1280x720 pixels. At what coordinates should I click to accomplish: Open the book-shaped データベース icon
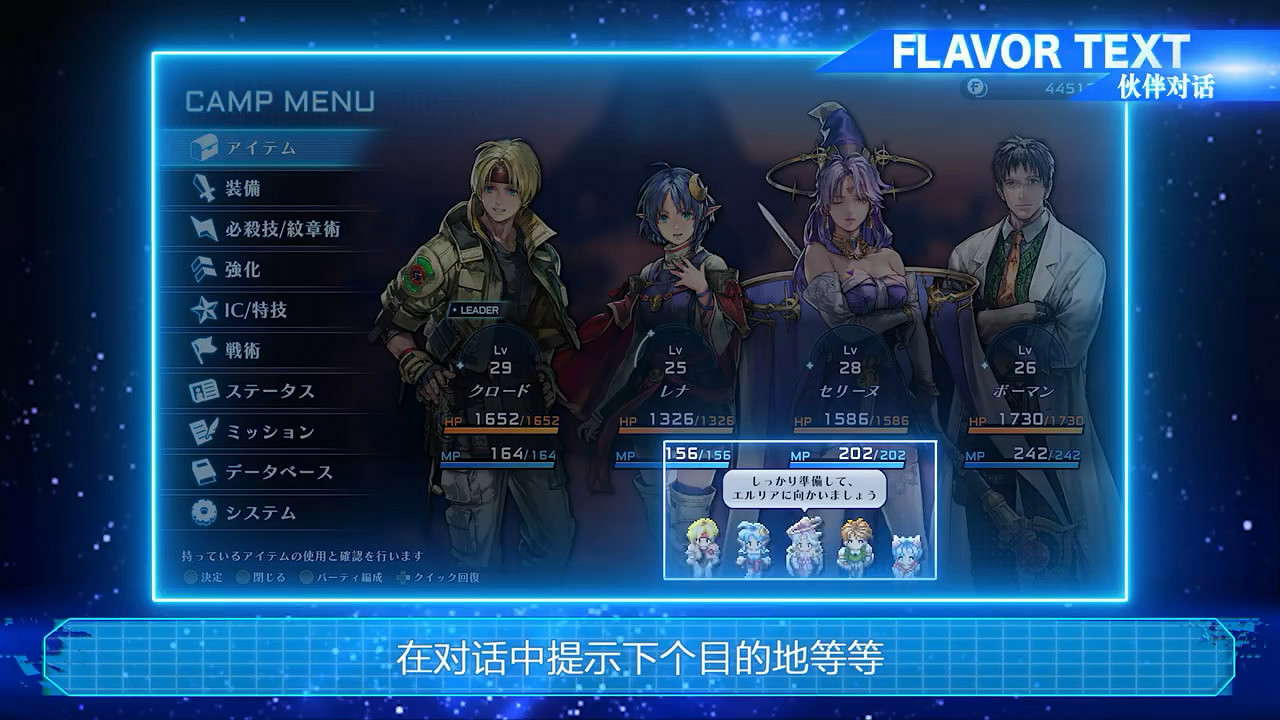click(x=205, y=470)
